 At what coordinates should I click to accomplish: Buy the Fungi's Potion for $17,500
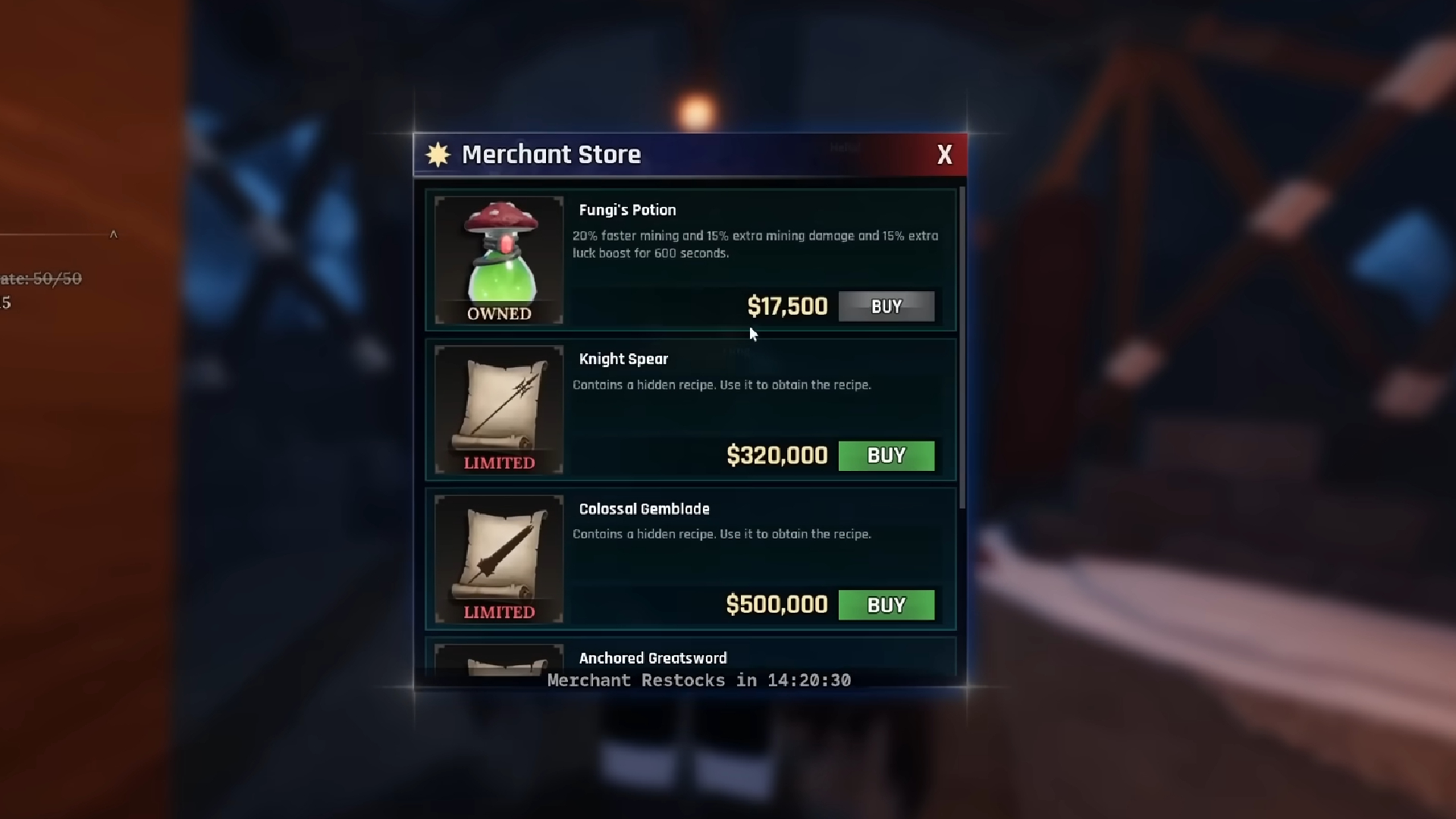click(886, 306)
